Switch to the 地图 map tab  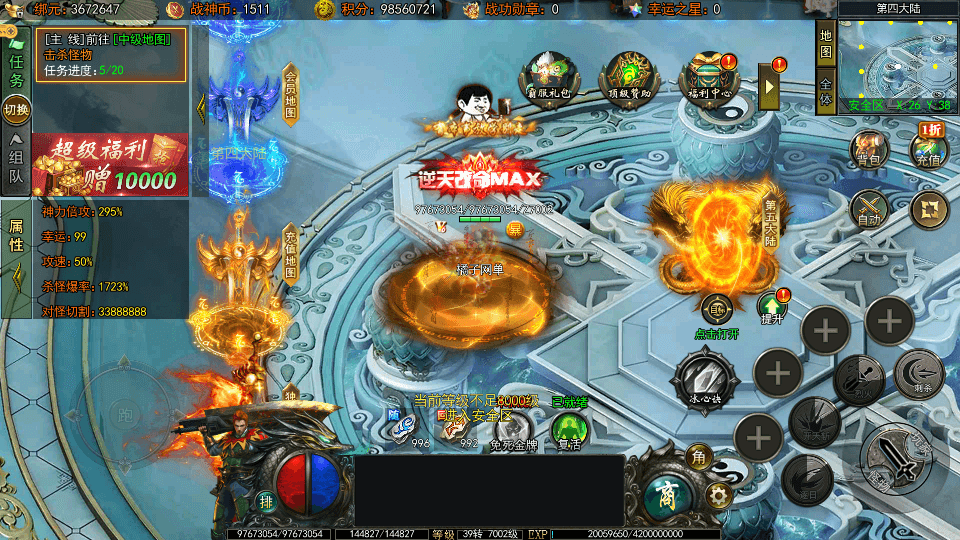point(826,43)
